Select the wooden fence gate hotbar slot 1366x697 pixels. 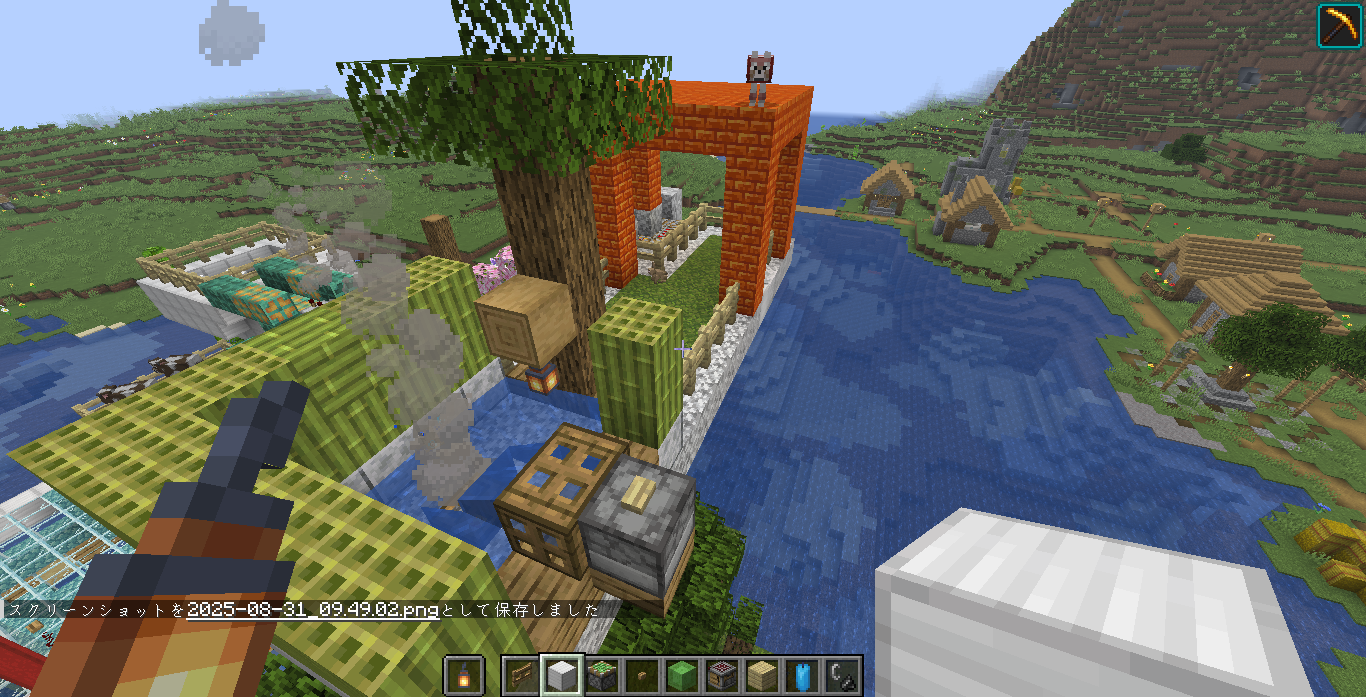519,676
